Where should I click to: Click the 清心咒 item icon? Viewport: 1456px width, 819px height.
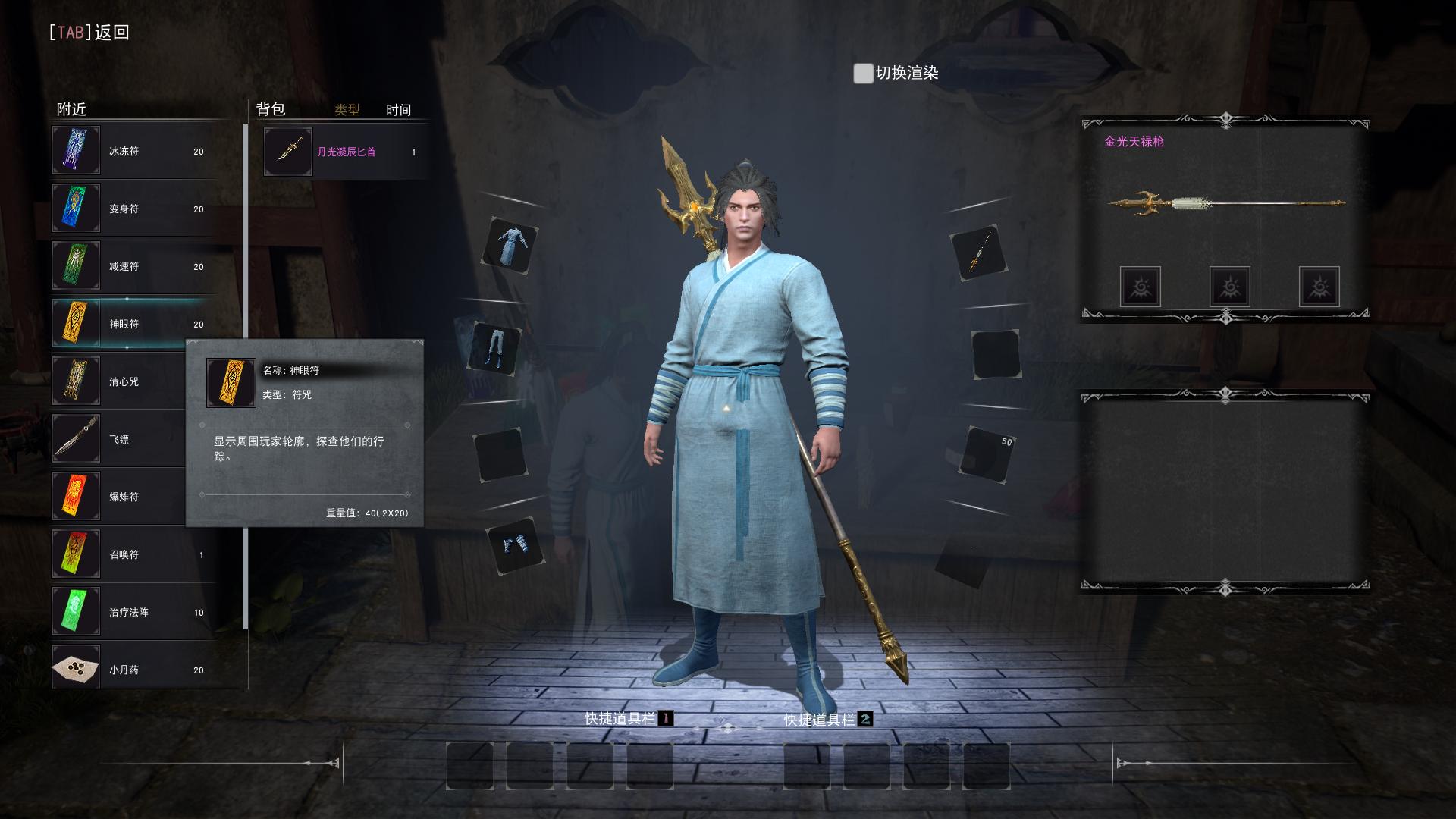(76, 381)
